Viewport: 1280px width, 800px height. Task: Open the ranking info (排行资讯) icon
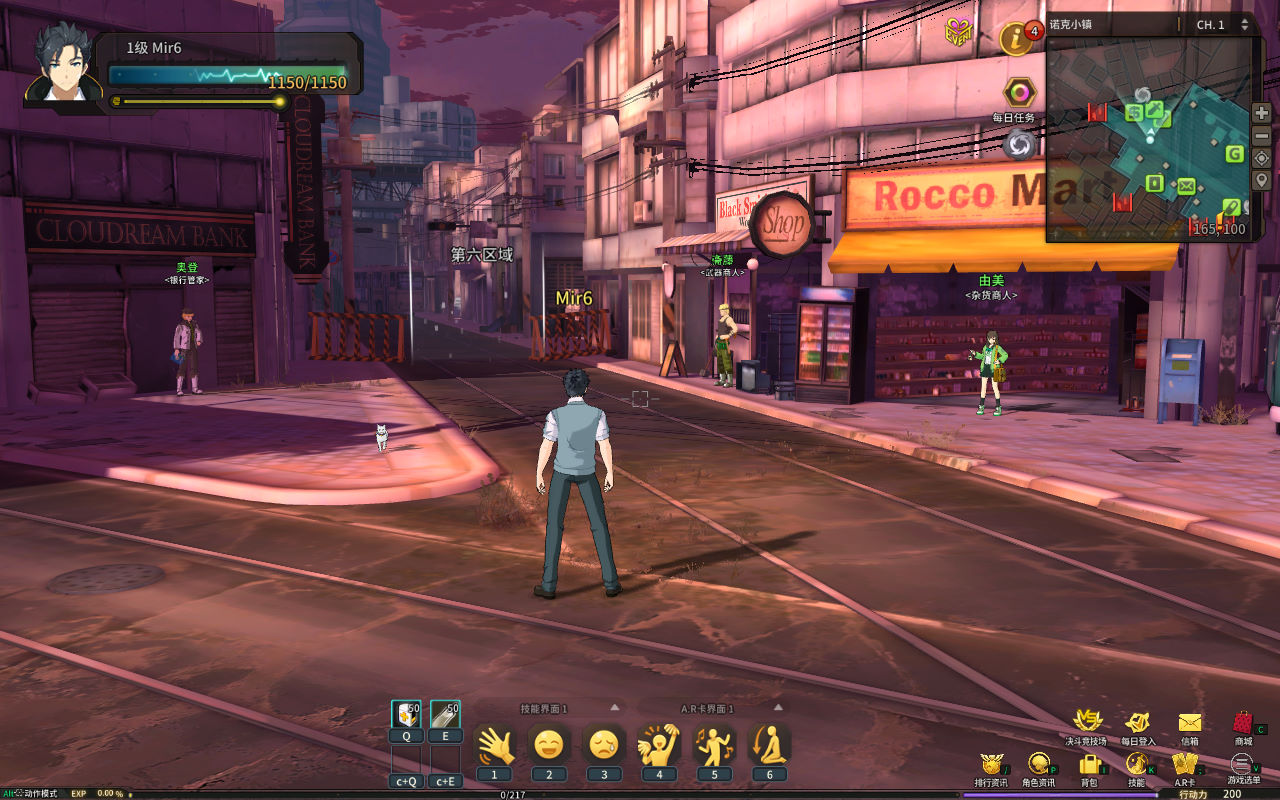[991, 764]
